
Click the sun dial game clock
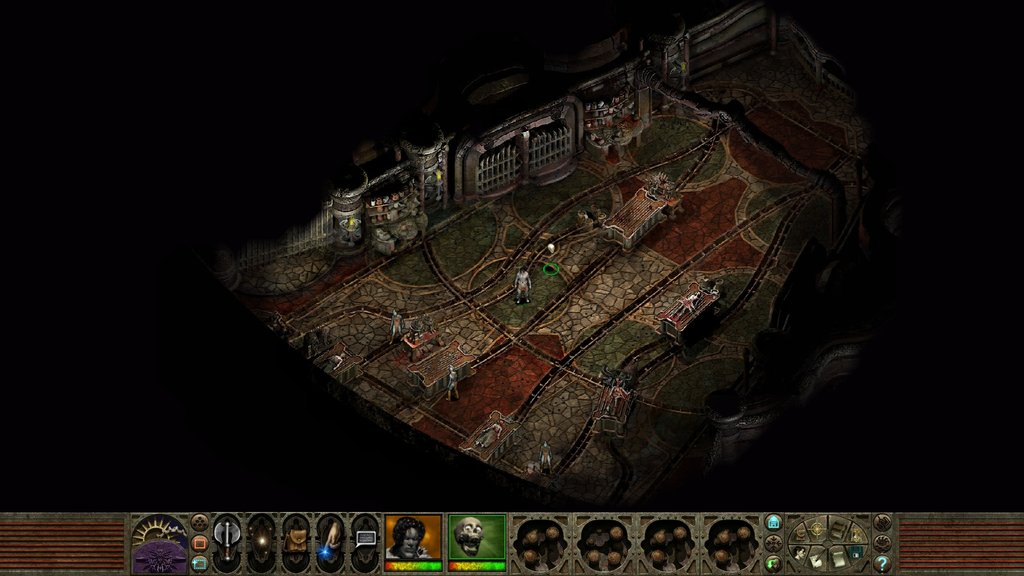159,531
